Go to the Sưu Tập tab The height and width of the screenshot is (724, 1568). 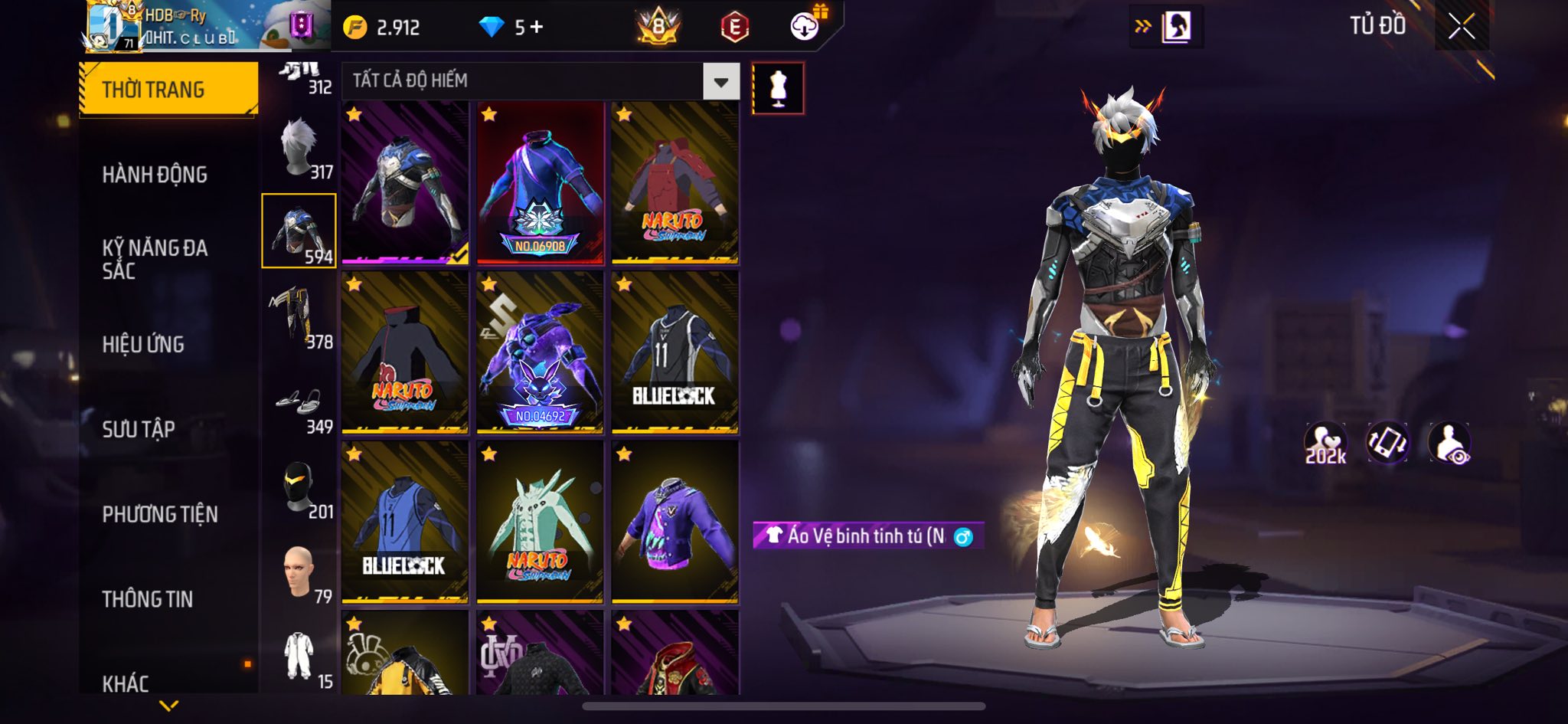click(139, 429)
